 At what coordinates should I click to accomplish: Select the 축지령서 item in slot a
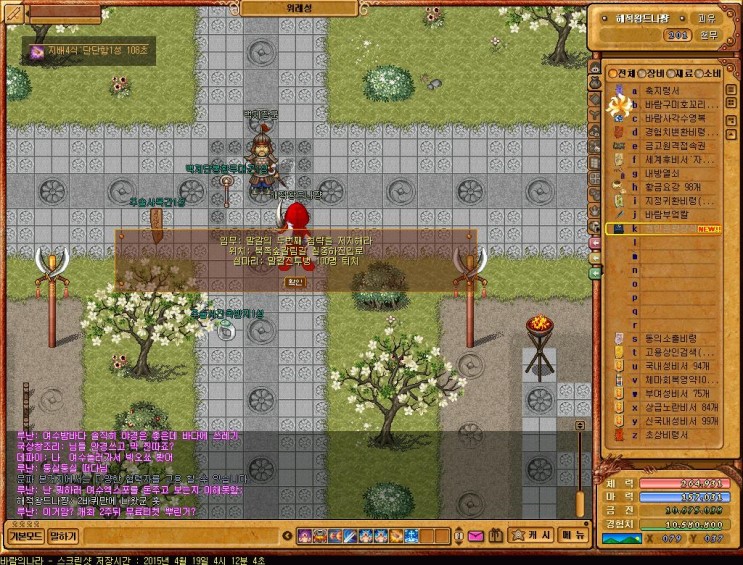click(660, 89)
